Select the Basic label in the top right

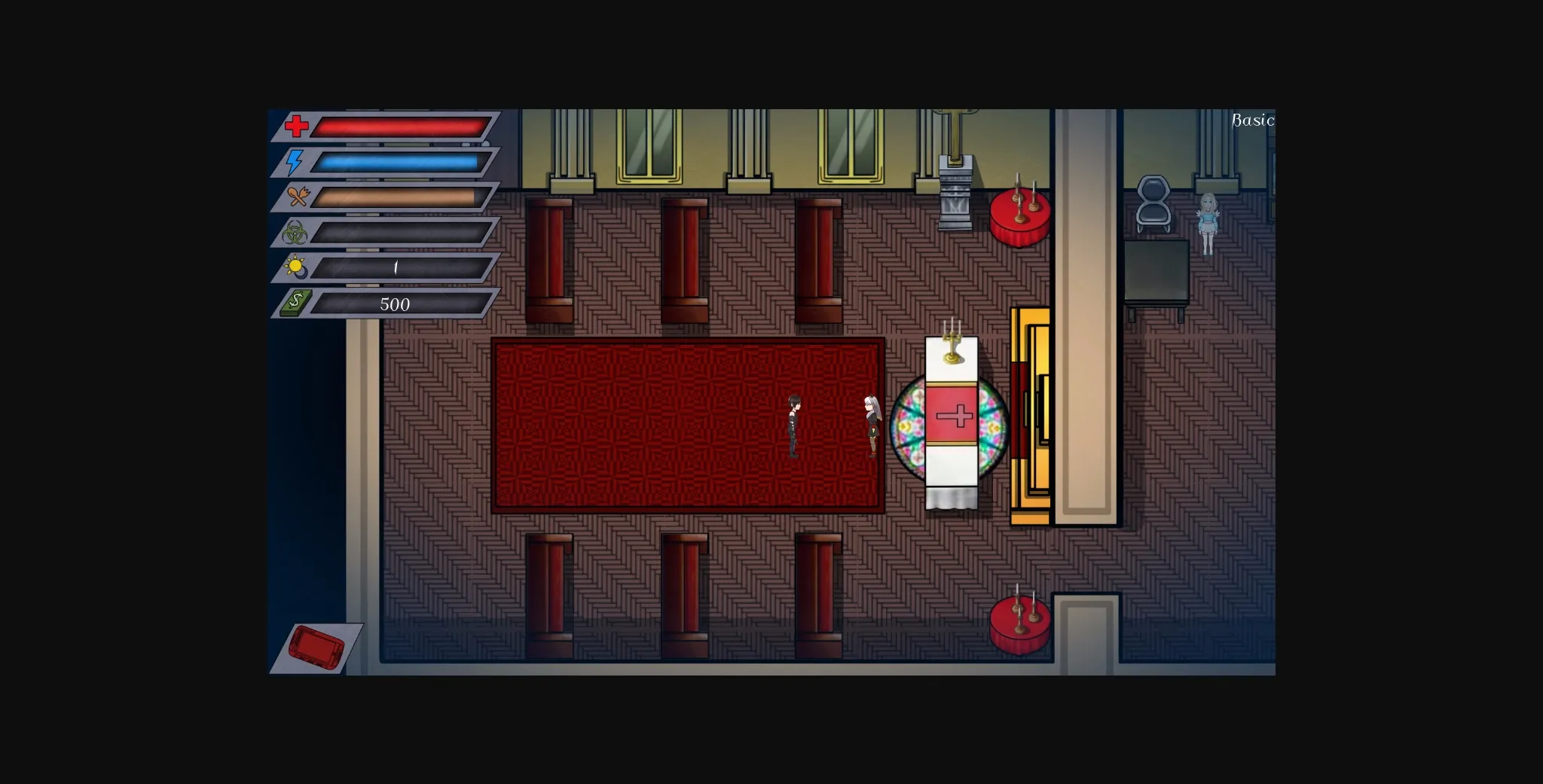(x=1253, y=119)
